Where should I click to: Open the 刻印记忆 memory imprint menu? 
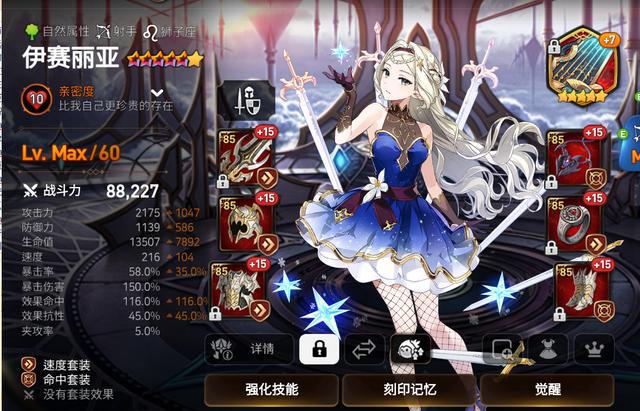[x=408, y=389]
